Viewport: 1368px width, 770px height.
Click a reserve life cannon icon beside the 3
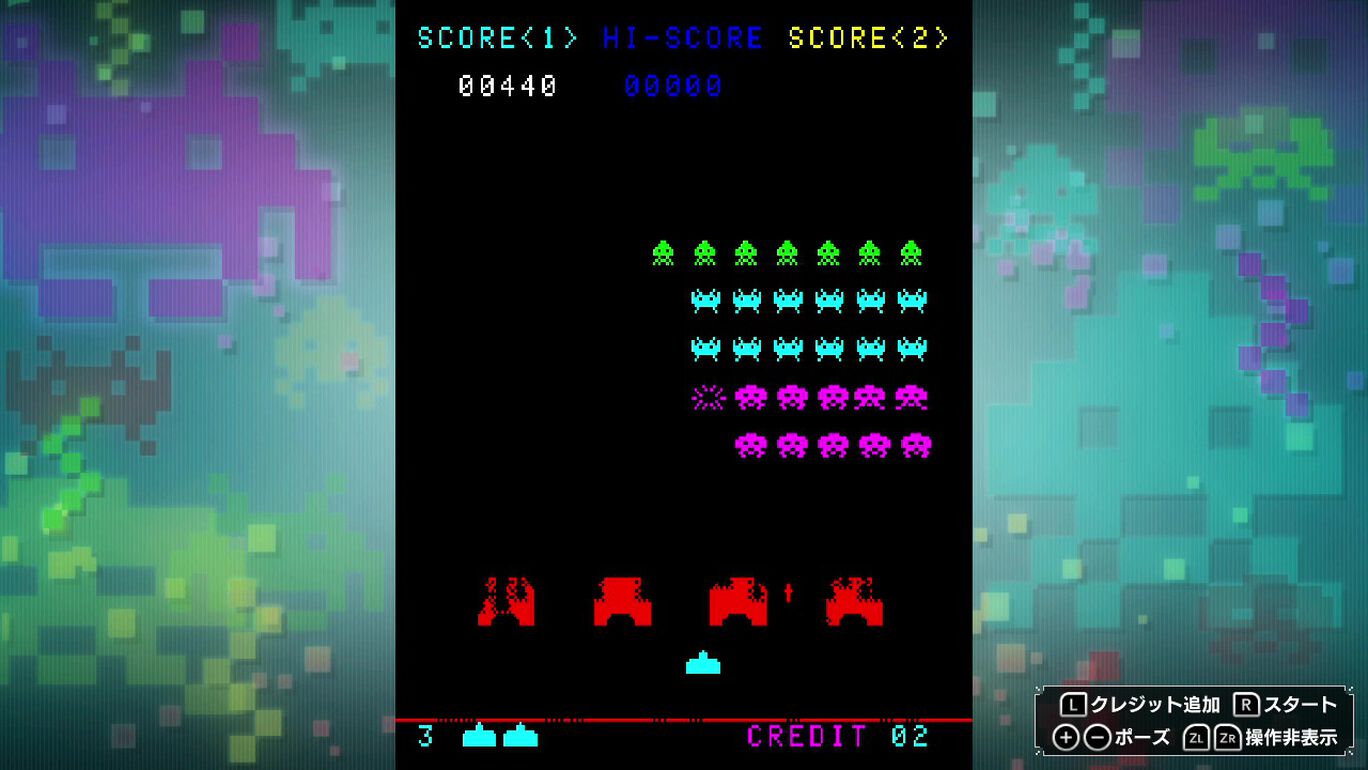pyautogui.click(x=478, y=738)
